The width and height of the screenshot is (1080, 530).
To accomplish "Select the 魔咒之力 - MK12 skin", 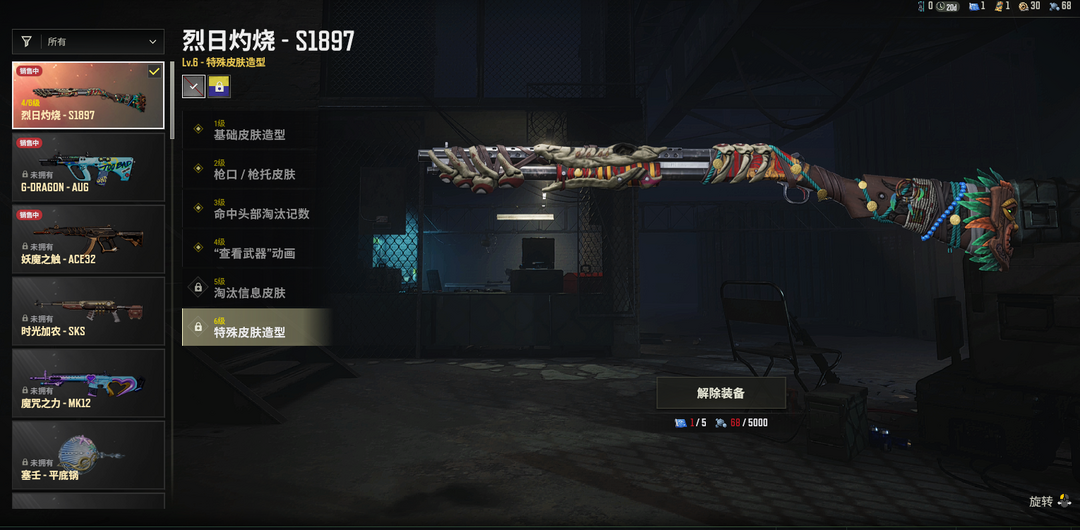I will click(88, 383).
